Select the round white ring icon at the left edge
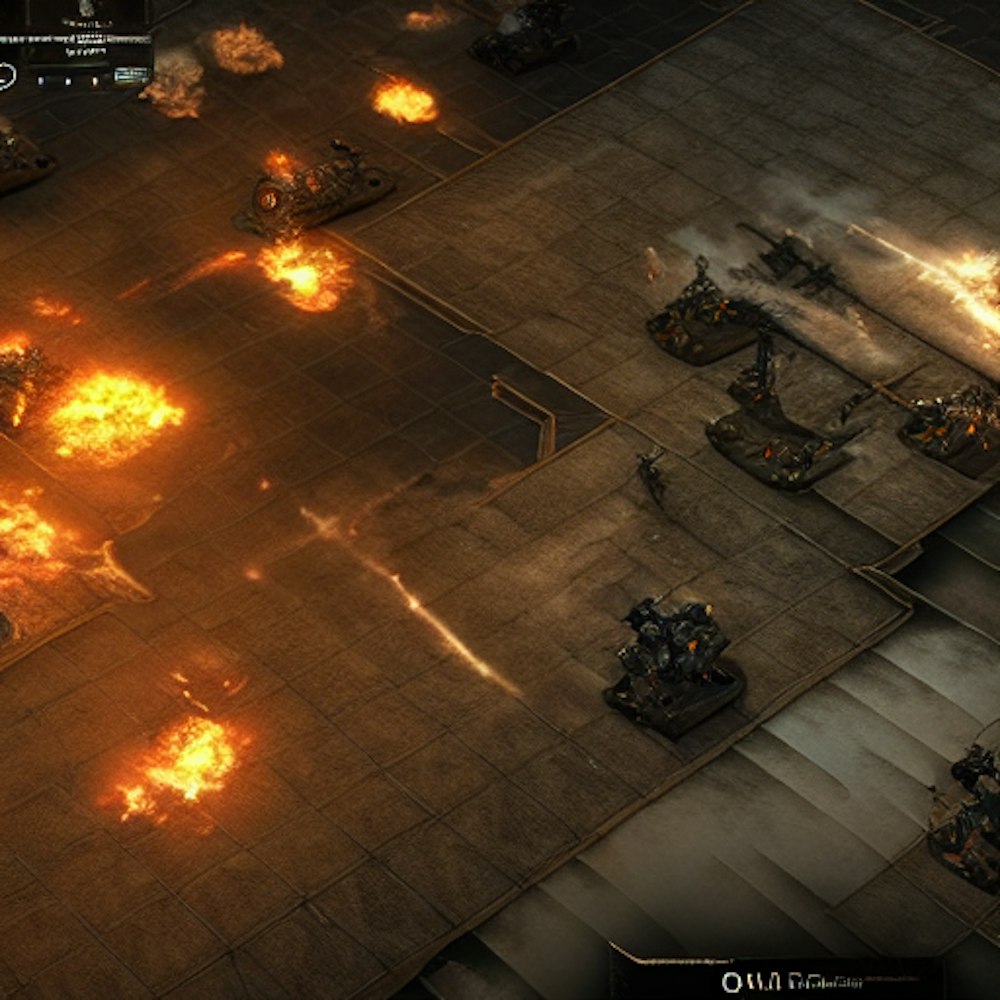The height and width of the screenshot is (1000, 1000). coord(6,76)
